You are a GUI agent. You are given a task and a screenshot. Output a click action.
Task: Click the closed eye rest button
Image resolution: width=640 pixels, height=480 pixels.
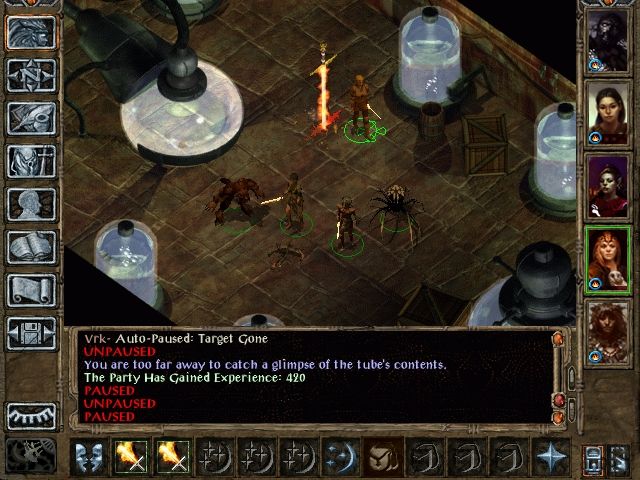pyautogui.click(x=30, y=415)
